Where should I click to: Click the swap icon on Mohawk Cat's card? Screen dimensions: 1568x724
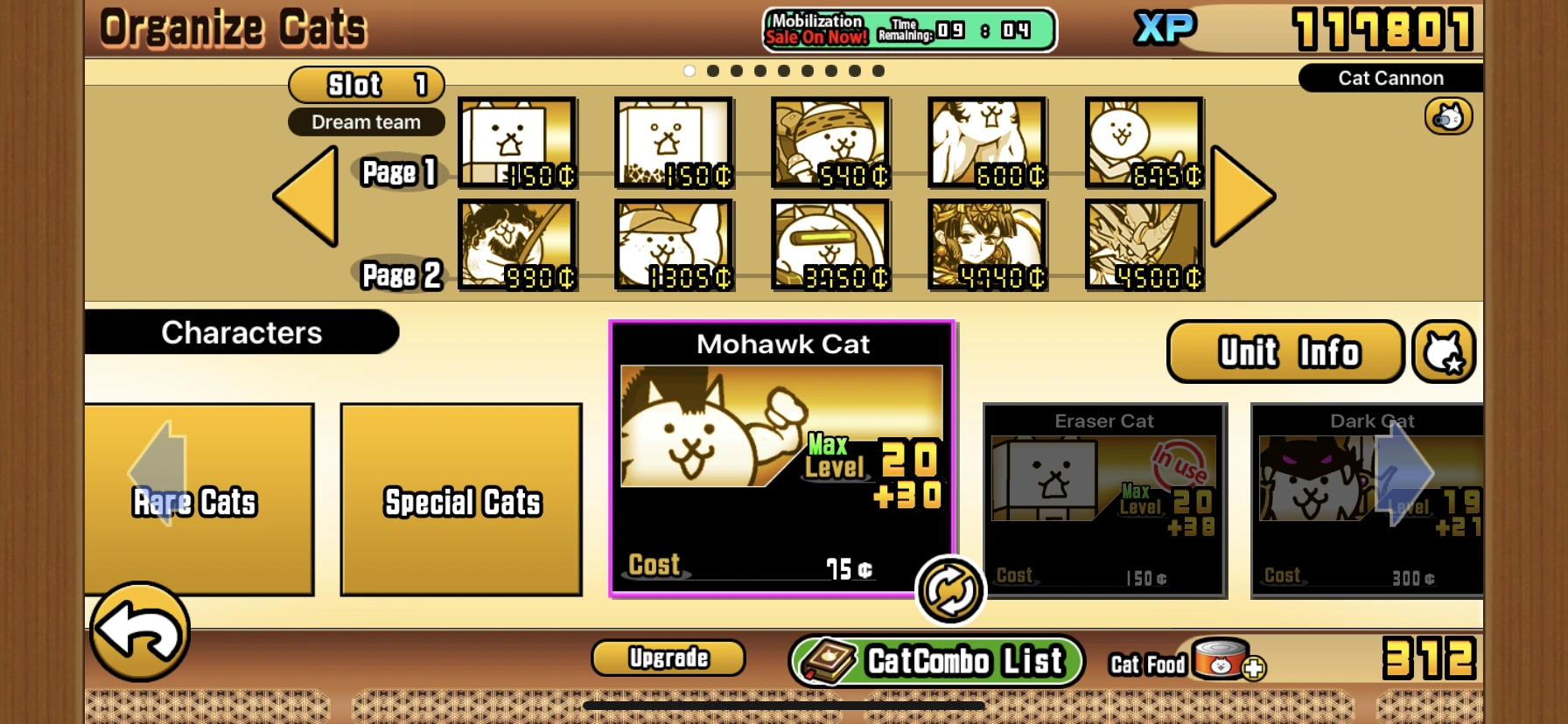click(949, 590)
